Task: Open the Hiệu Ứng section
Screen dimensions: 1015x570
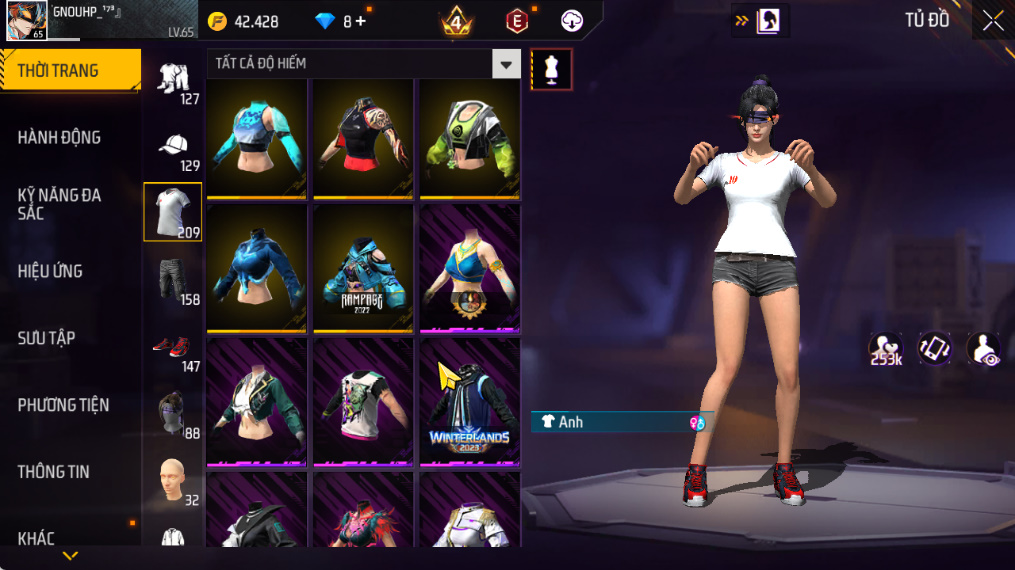Action: pyautogui.click(x=50, y=271)
